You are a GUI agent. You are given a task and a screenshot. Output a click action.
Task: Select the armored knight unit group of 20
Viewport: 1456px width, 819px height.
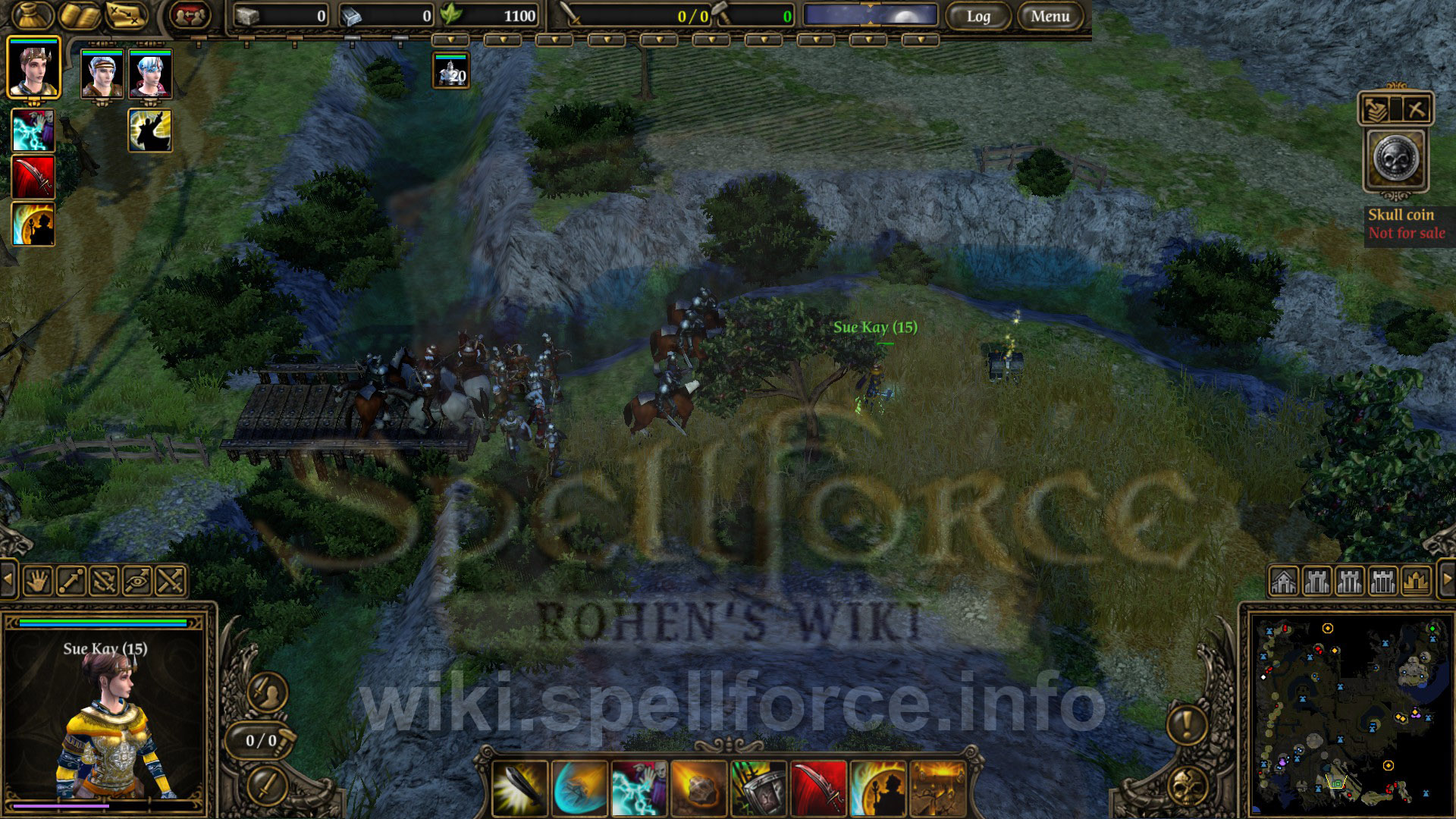451,71
